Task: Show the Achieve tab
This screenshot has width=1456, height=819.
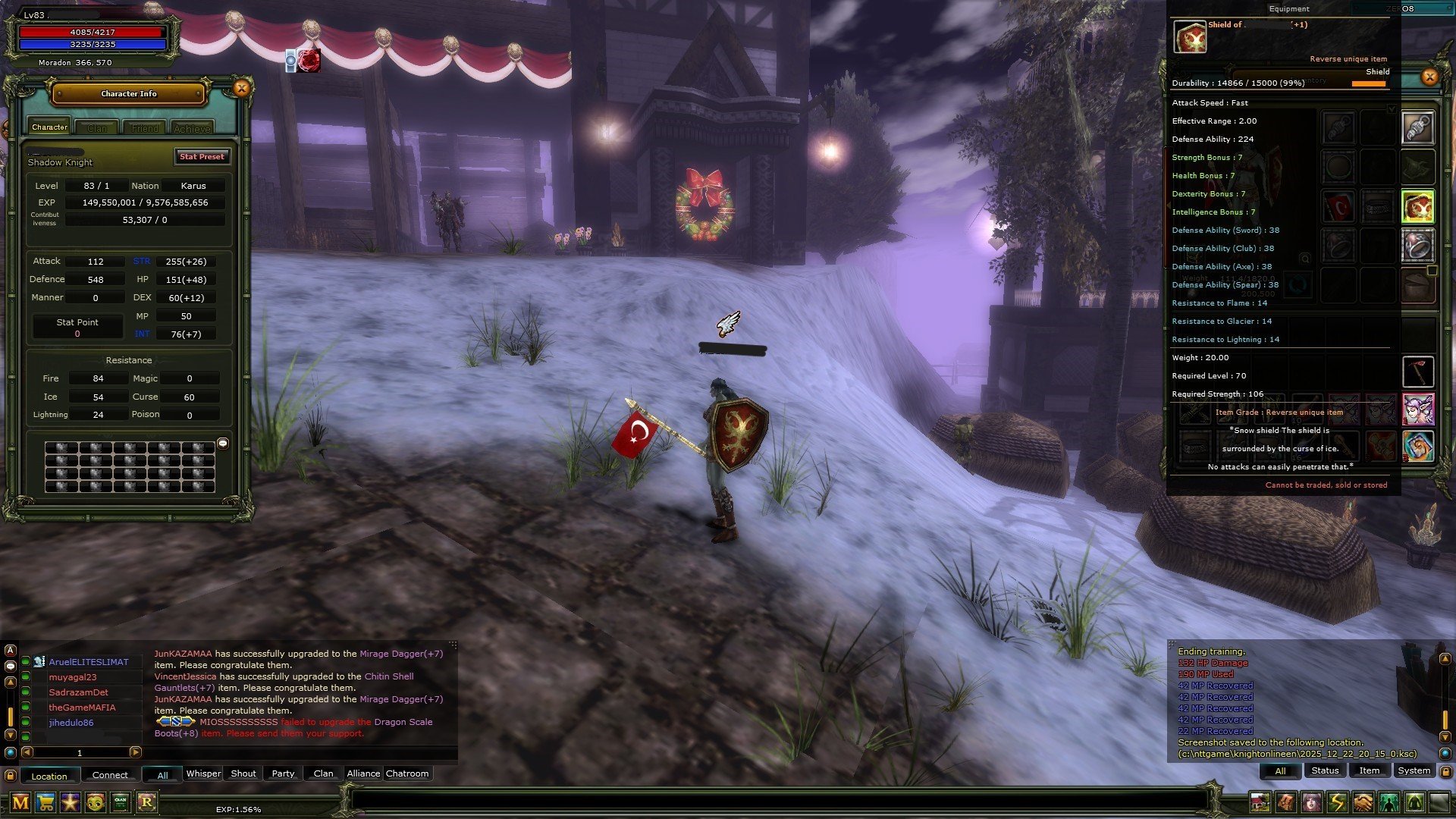Action: (192, 128)
